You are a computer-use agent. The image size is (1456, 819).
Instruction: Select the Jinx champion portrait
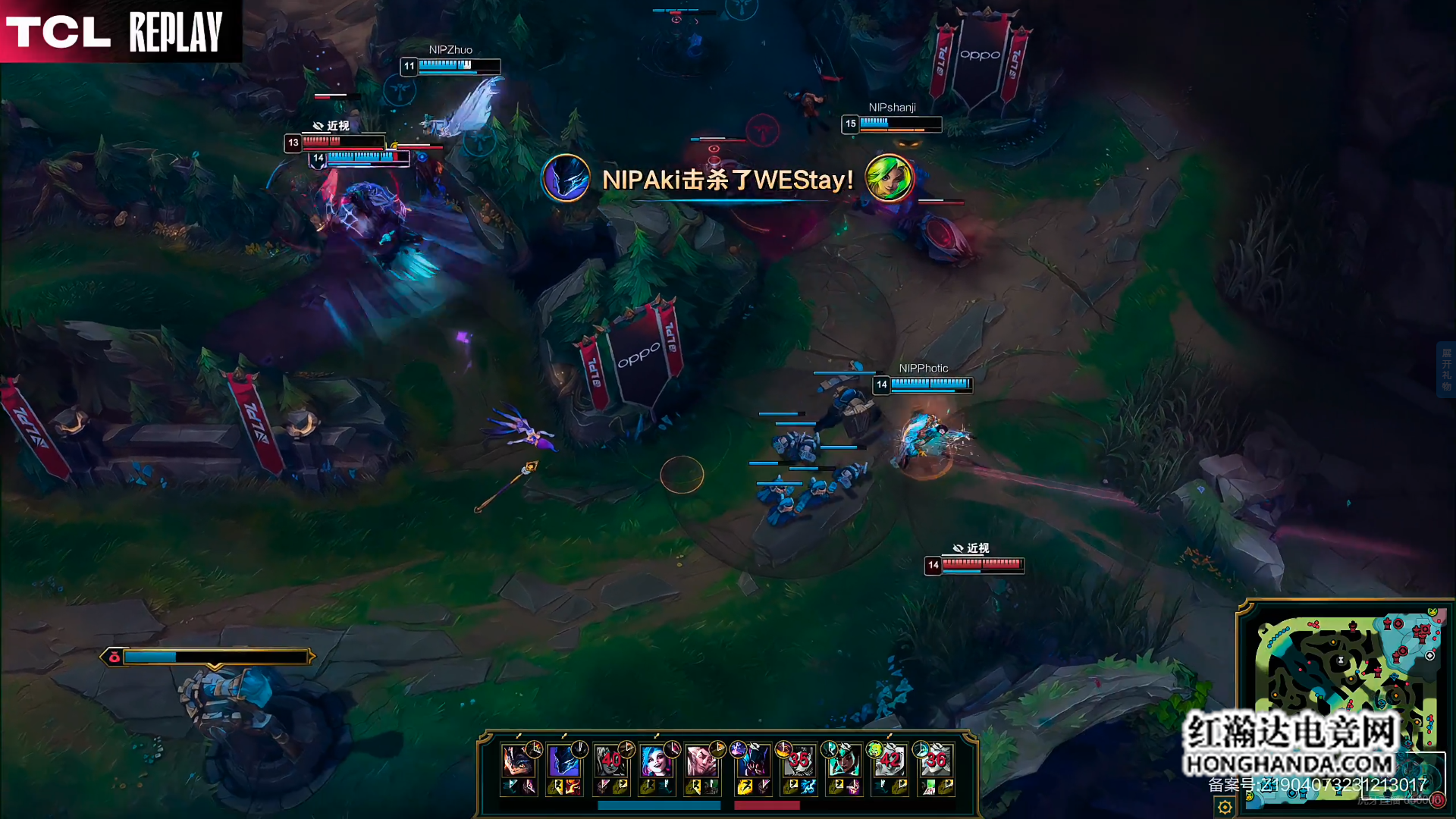pos(655,761)
